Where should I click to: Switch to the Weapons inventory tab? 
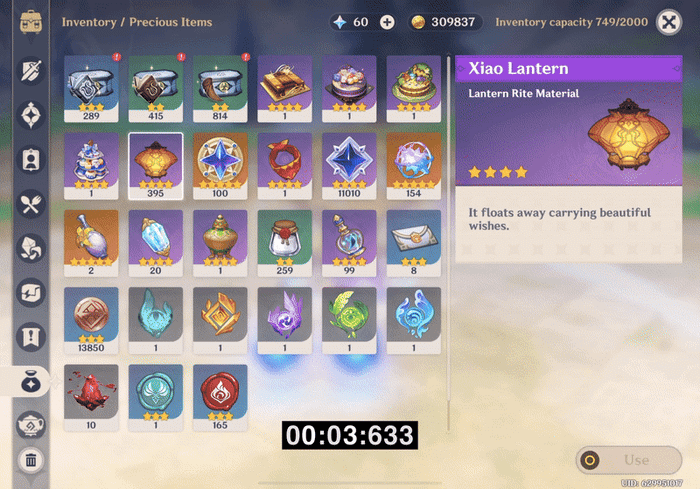[31, 70]
